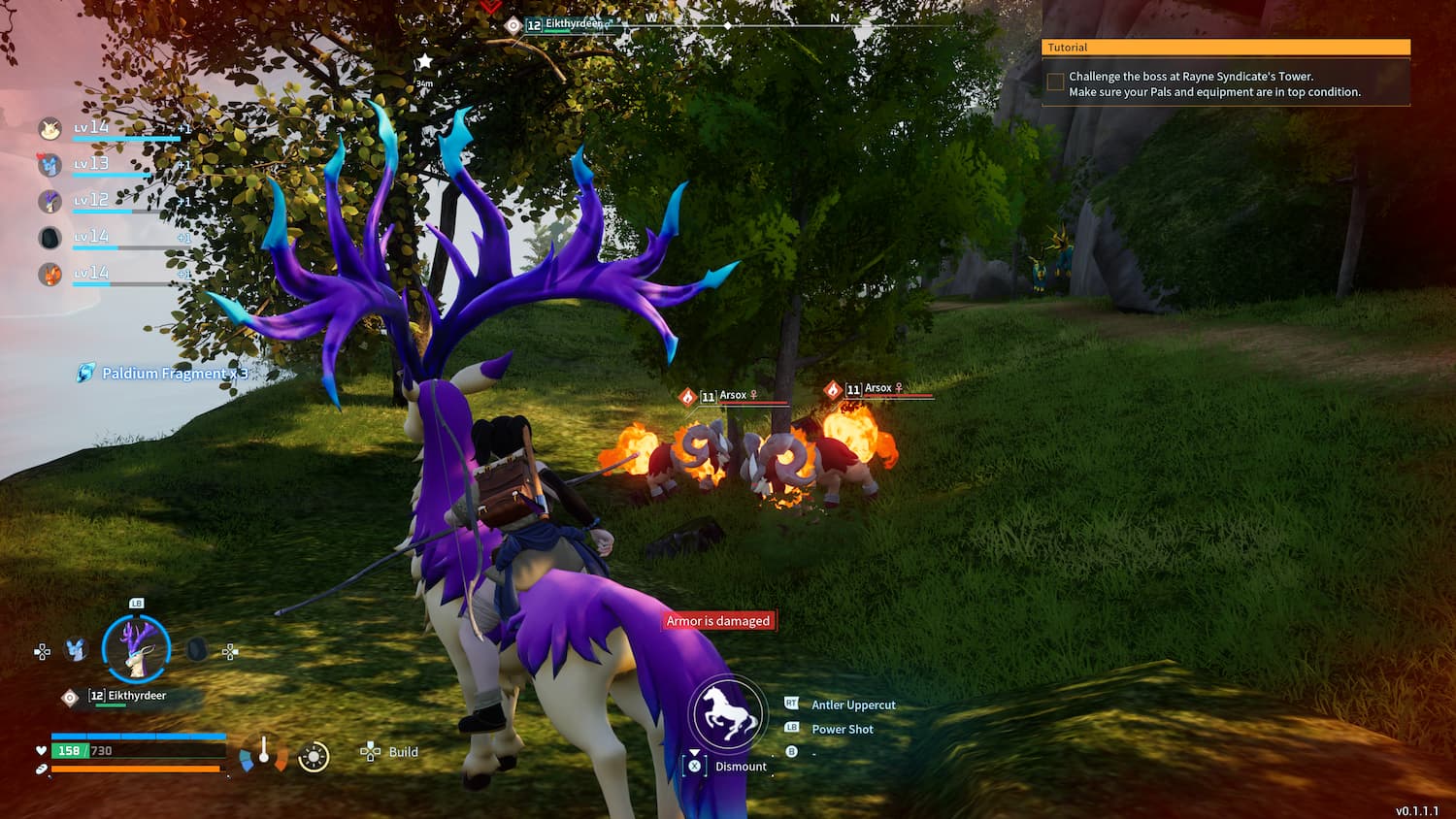Click the sun time-of-day dial
The width and height of the screenshot is (1456, 819).
click(314, 757)
